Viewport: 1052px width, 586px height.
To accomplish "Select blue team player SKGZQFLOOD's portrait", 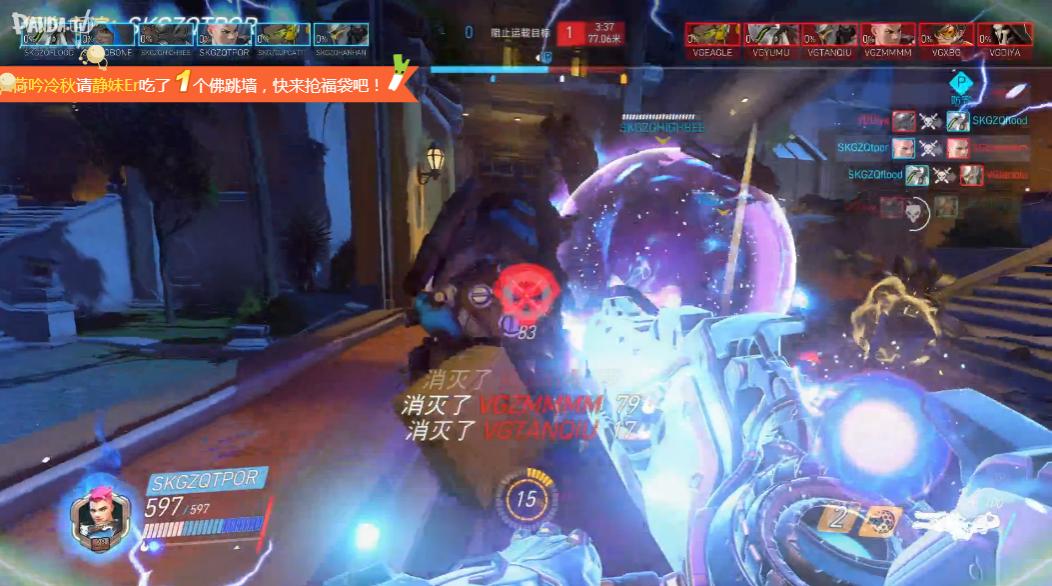I will (x=50, y=35).
